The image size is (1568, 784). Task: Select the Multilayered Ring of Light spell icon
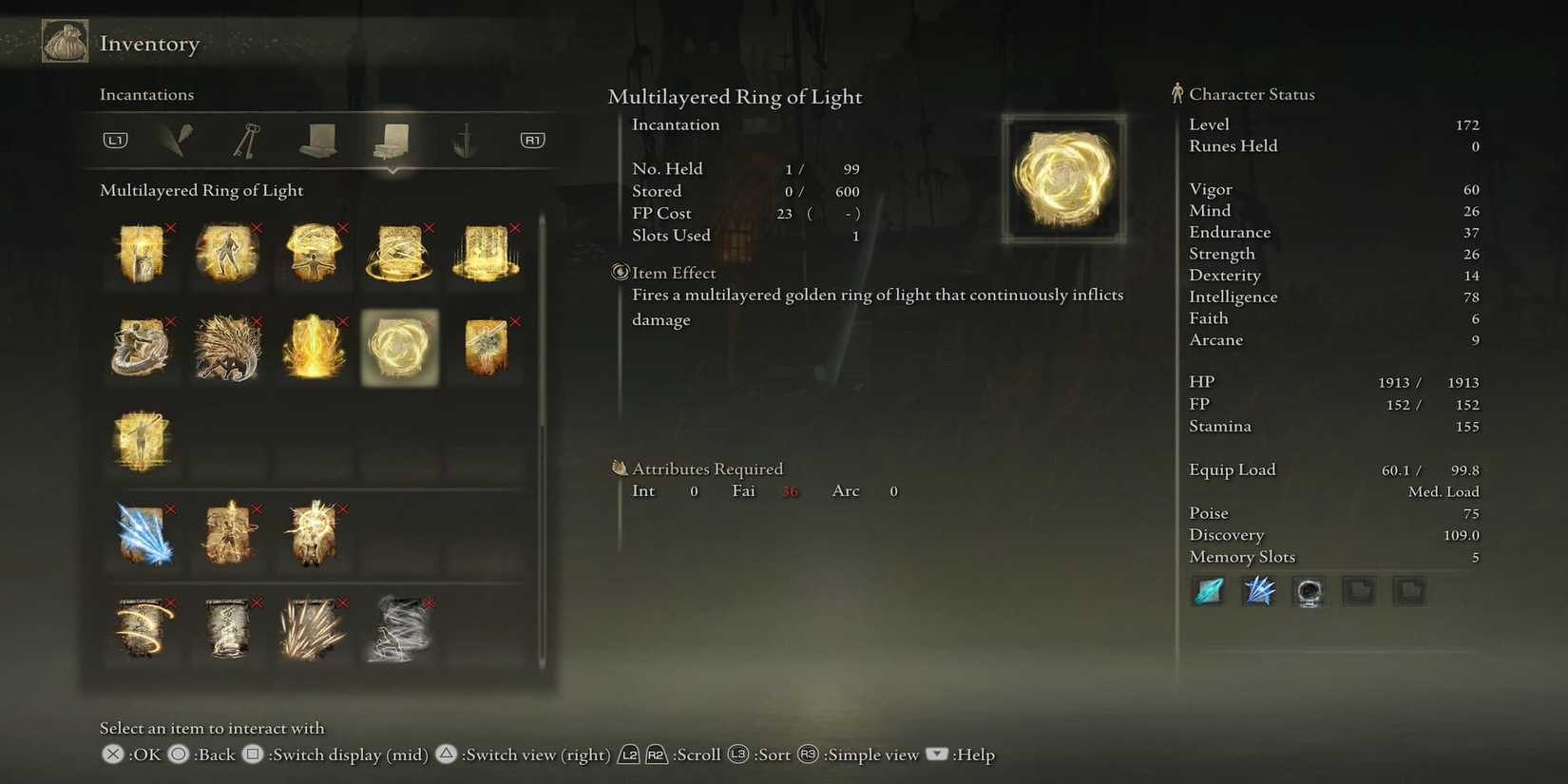click(x=399, y=347)
